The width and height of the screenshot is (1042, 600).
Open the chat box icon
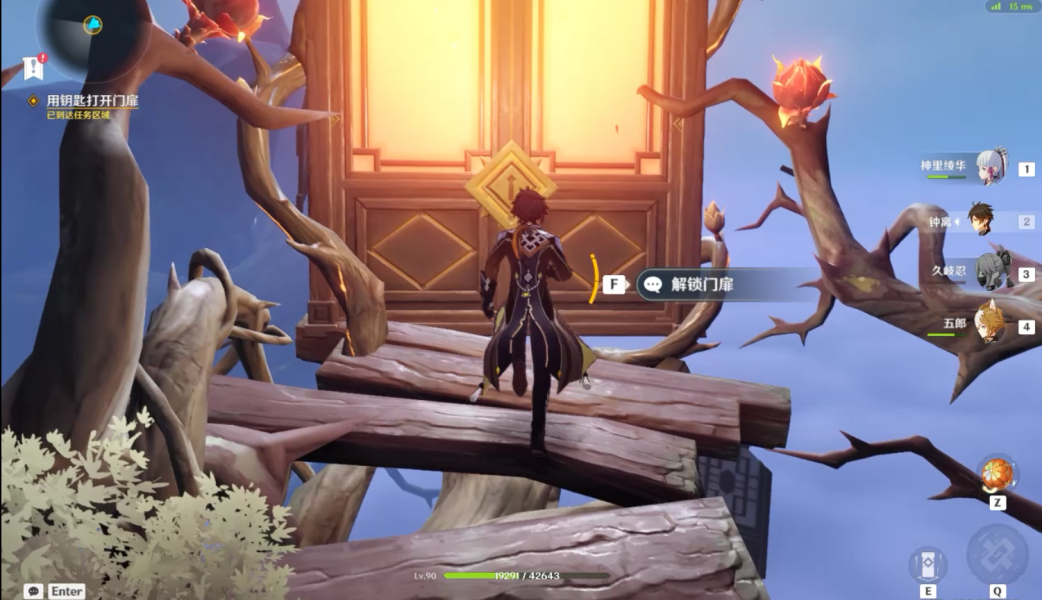point(34,591)
